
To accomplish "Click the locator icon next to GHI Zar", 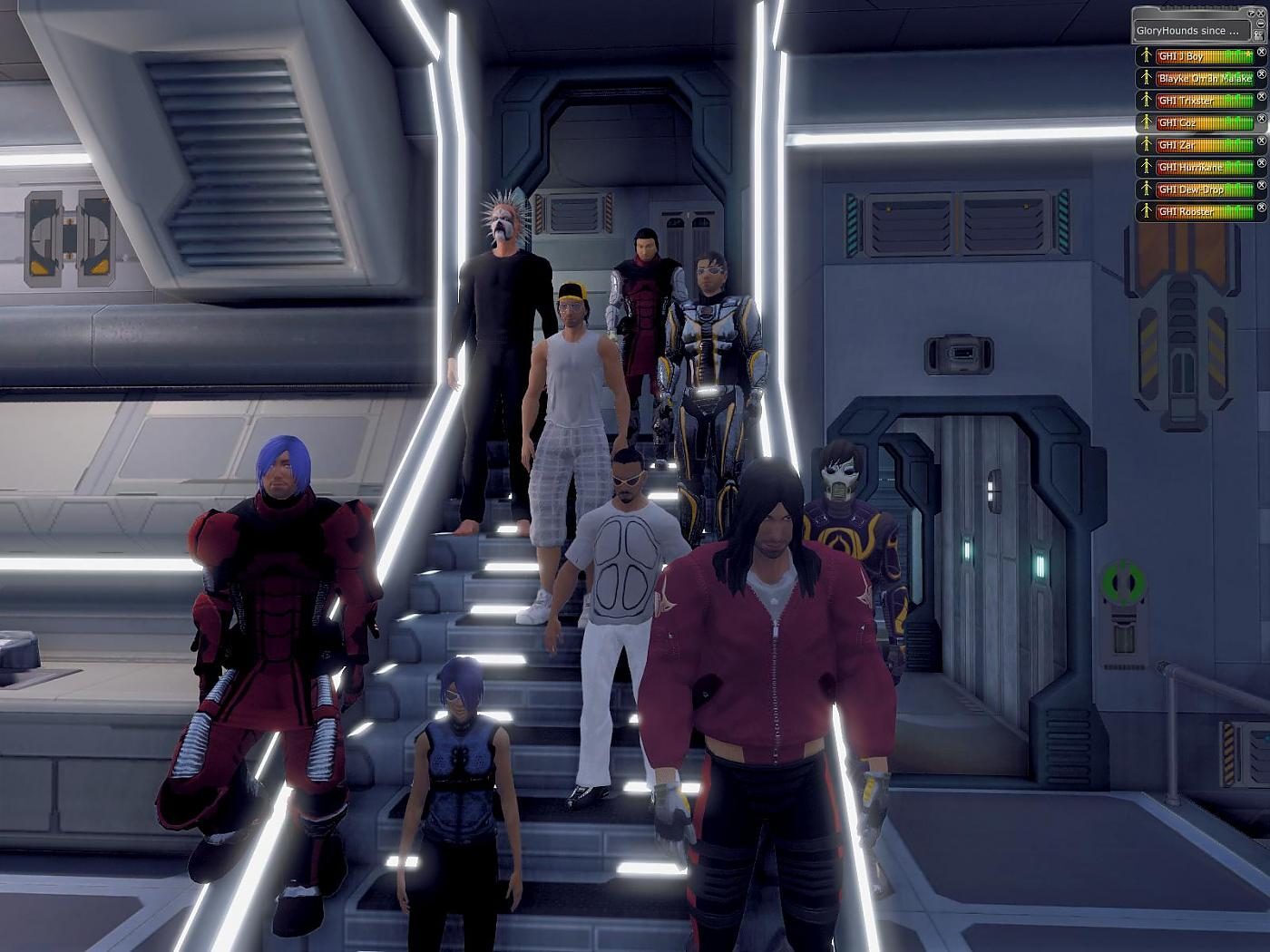I will tap(1147, 144).
